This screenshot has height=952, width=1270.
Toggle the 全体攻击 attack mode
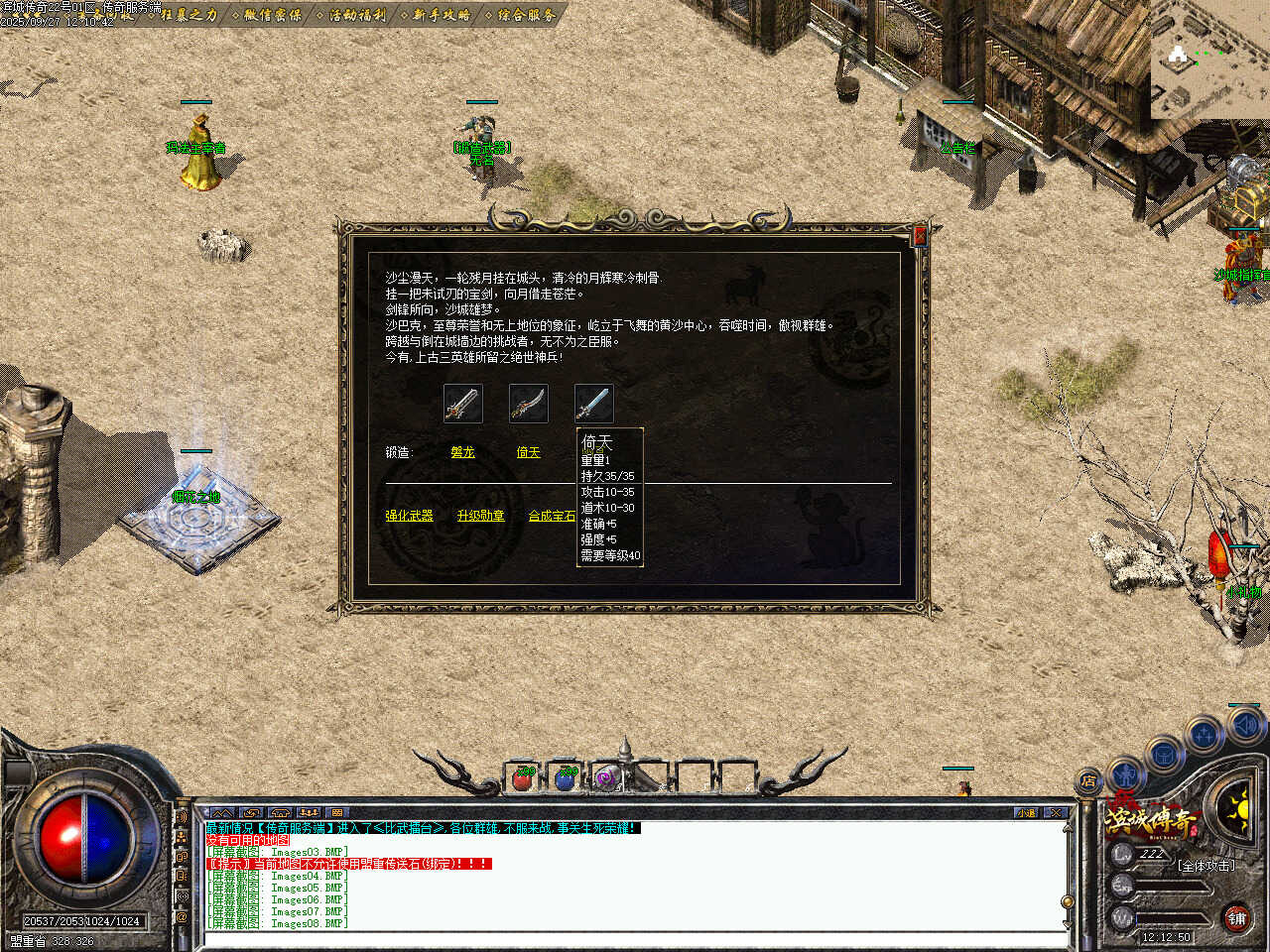[1206, 865]
